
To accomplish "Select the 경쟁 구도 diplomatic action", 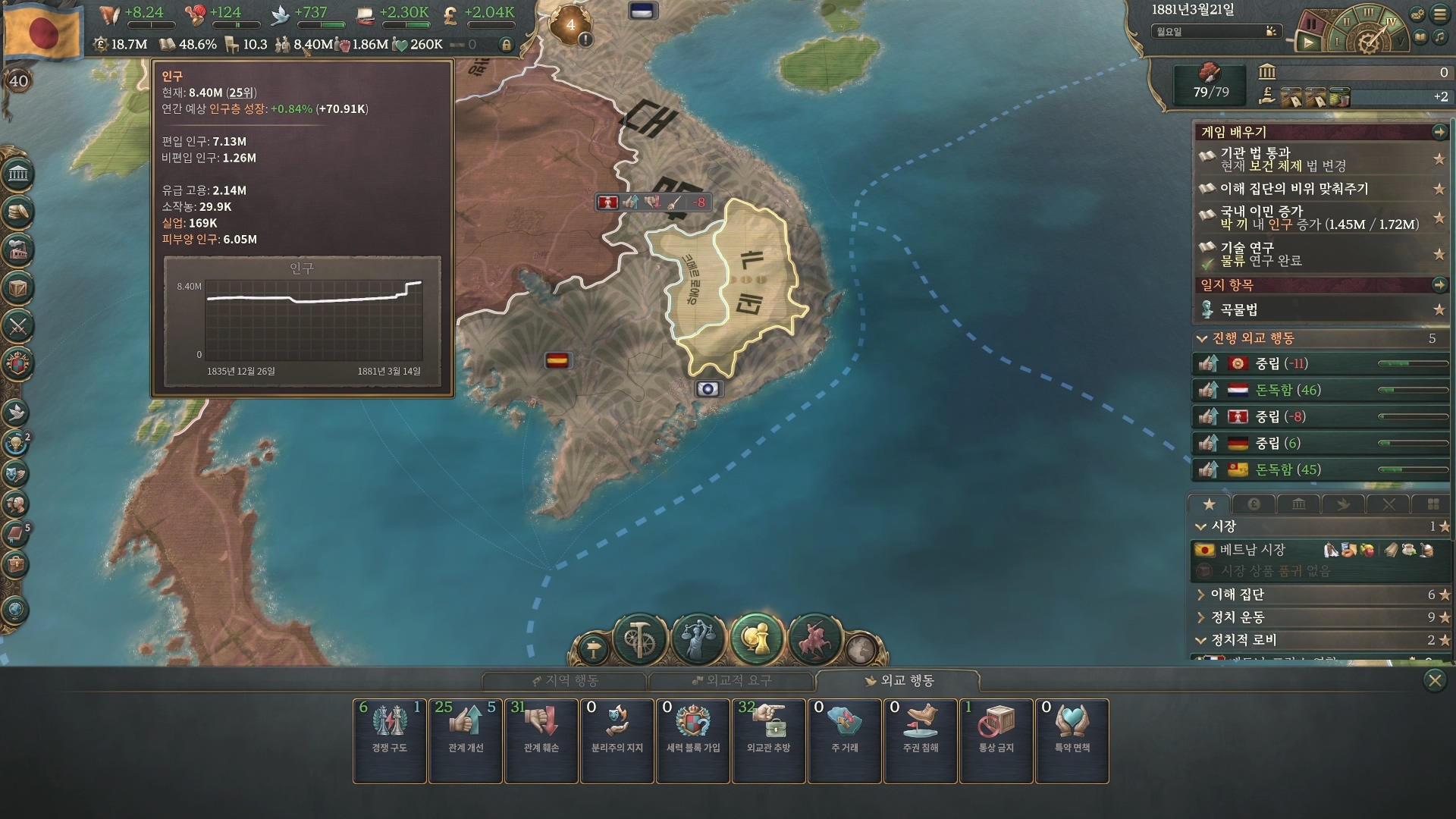I will click(389, 740).
